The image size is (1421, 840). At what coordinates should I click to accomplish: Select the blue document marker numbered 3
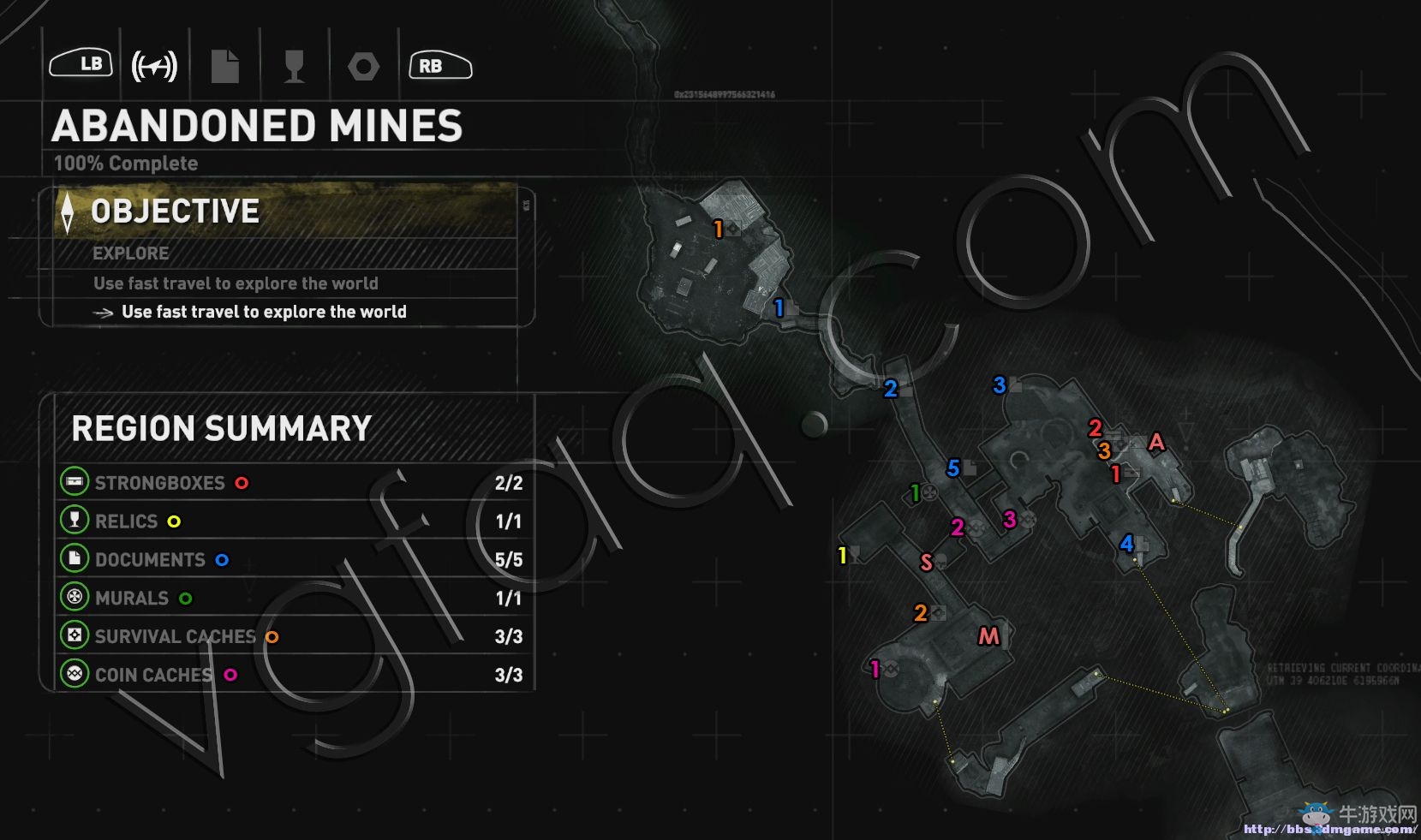[1000, 385]
